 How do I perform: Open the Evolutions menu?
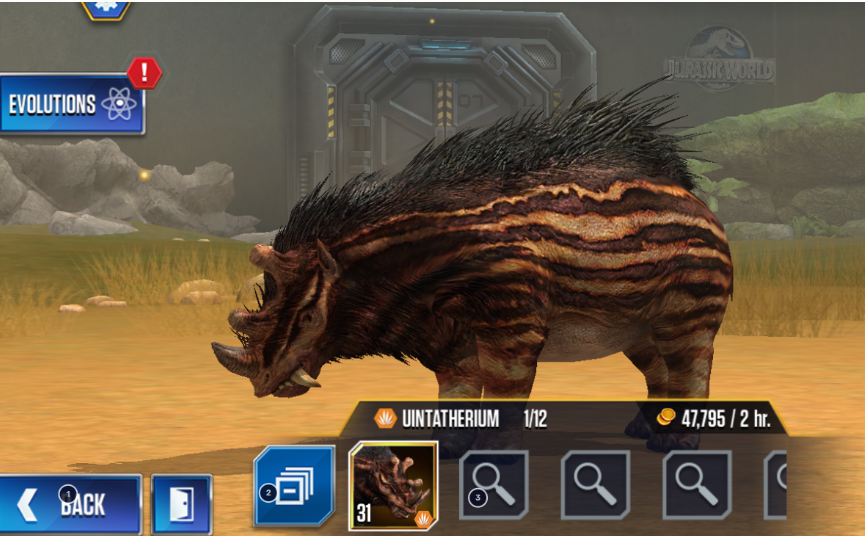click(72, 105)
